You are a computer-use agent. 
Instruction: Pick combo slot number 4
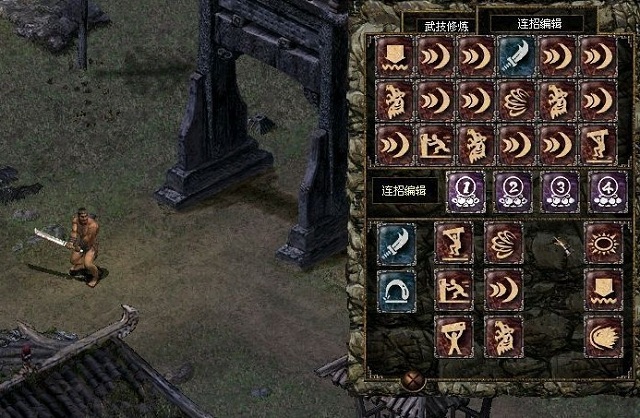pyautogui.click(x=608, y=190)
